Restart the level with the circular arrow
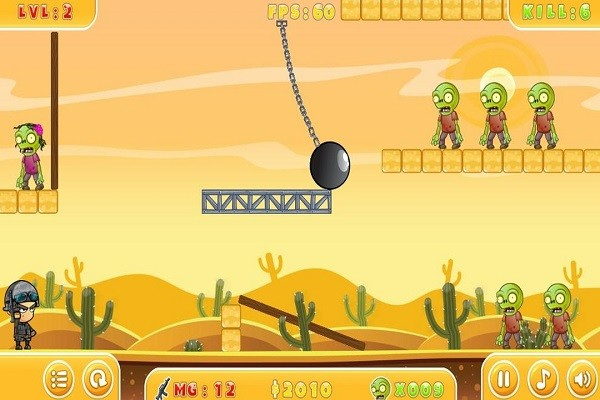The image size is (600, 400). (x=97, y=379)
